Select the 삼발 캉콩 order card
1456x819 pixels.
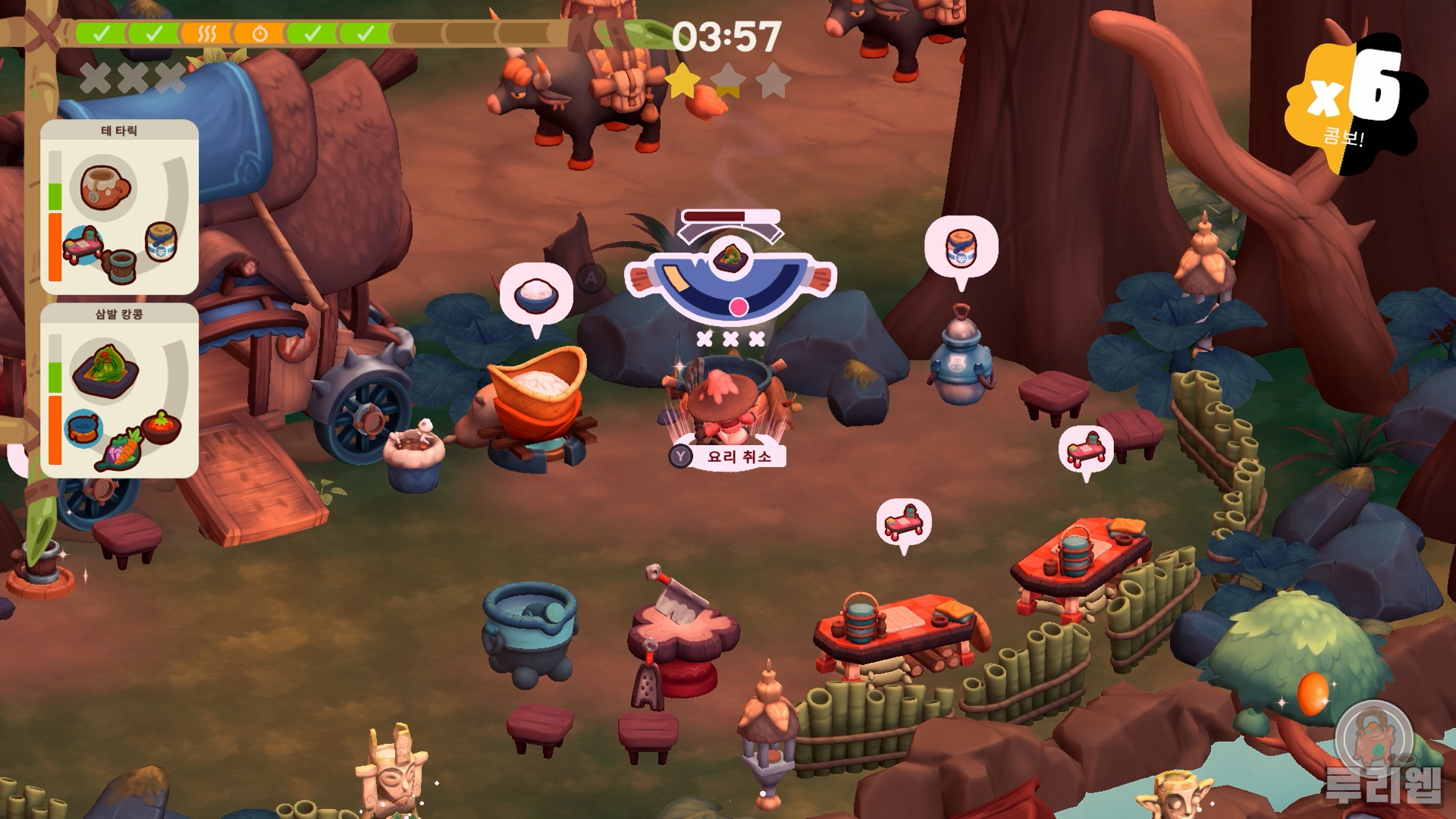pos(119,391)
